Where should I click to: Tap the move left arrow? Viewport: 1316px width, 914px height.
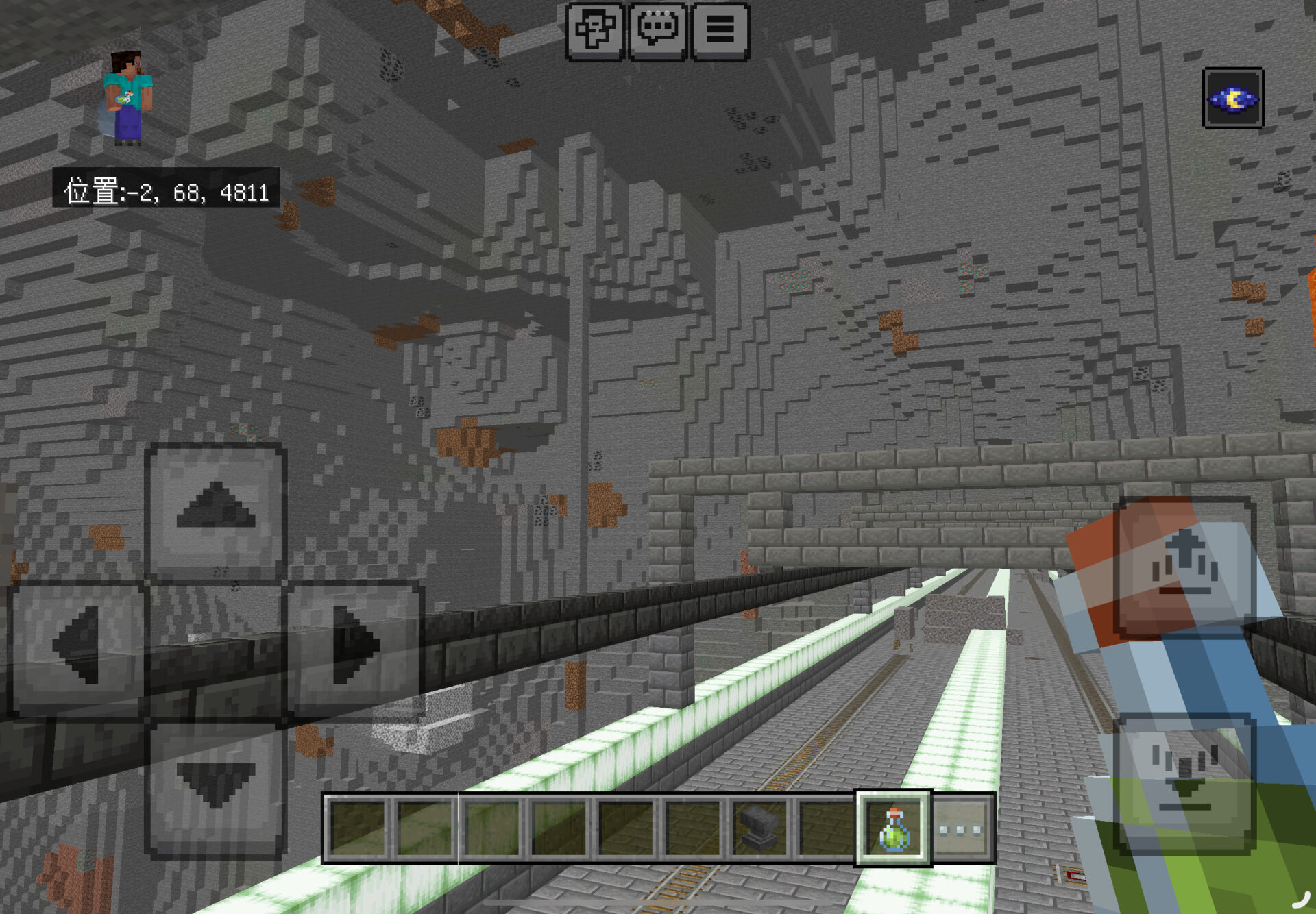pos(77,646)
